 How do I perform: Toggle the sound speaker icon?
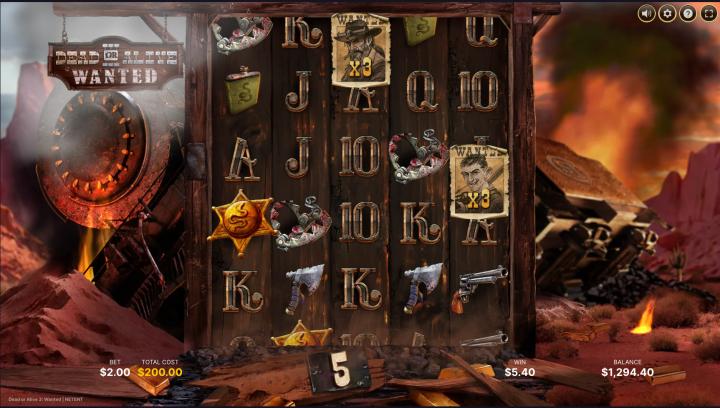pyautogui.click(x=646, y=13)
